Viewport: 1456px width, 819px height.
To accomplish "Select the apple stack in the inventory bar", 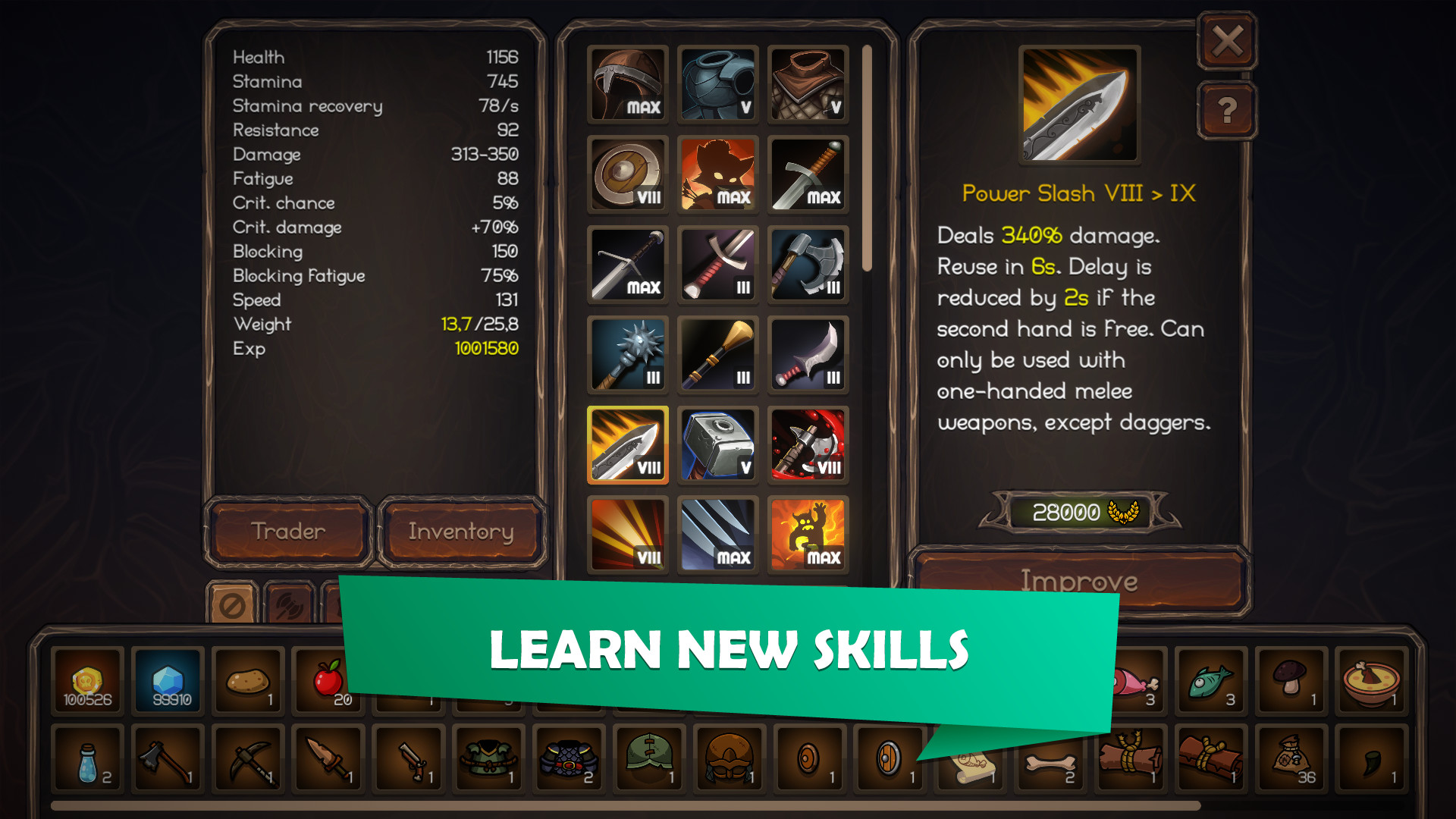I will [x=327, y=680].
